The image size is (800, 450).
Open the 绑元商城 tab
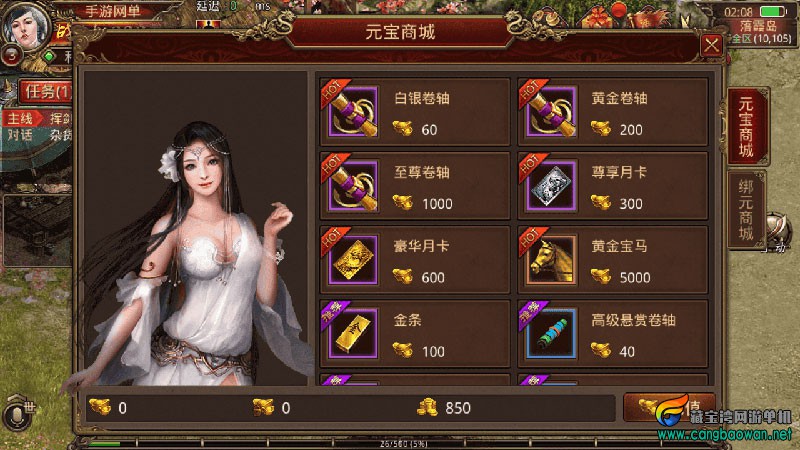coord(746,210)
